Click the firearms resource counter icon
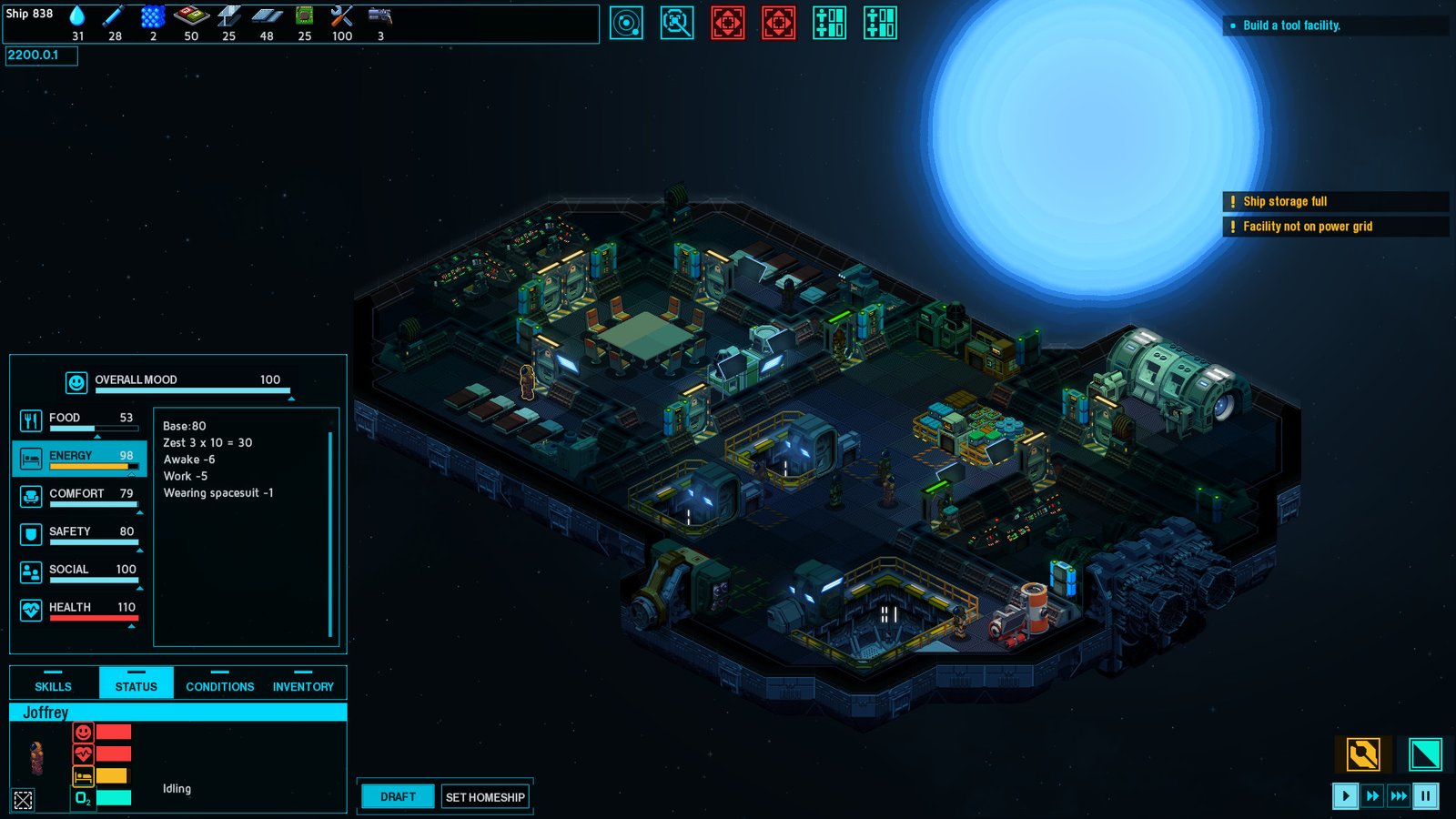Viewport: 1456px width, 819px height. (381, 17)
